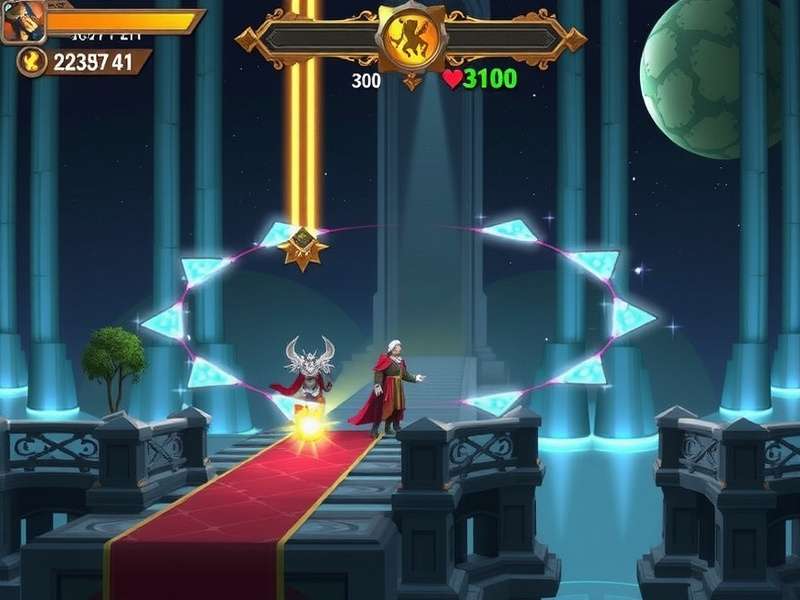800x600 pixels.
Task: Open the player character portrait
Action: (x=23, y=21)
